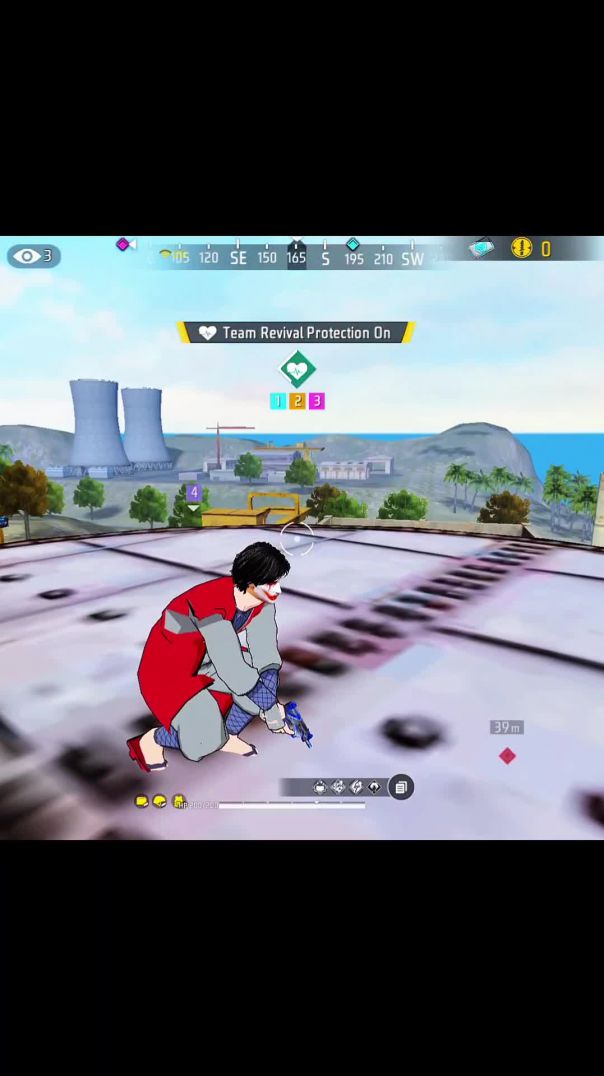Screen dimensions: 604x1076
Task: Select teammate number 3 magenta marker
Action: (x=316, y=401)
